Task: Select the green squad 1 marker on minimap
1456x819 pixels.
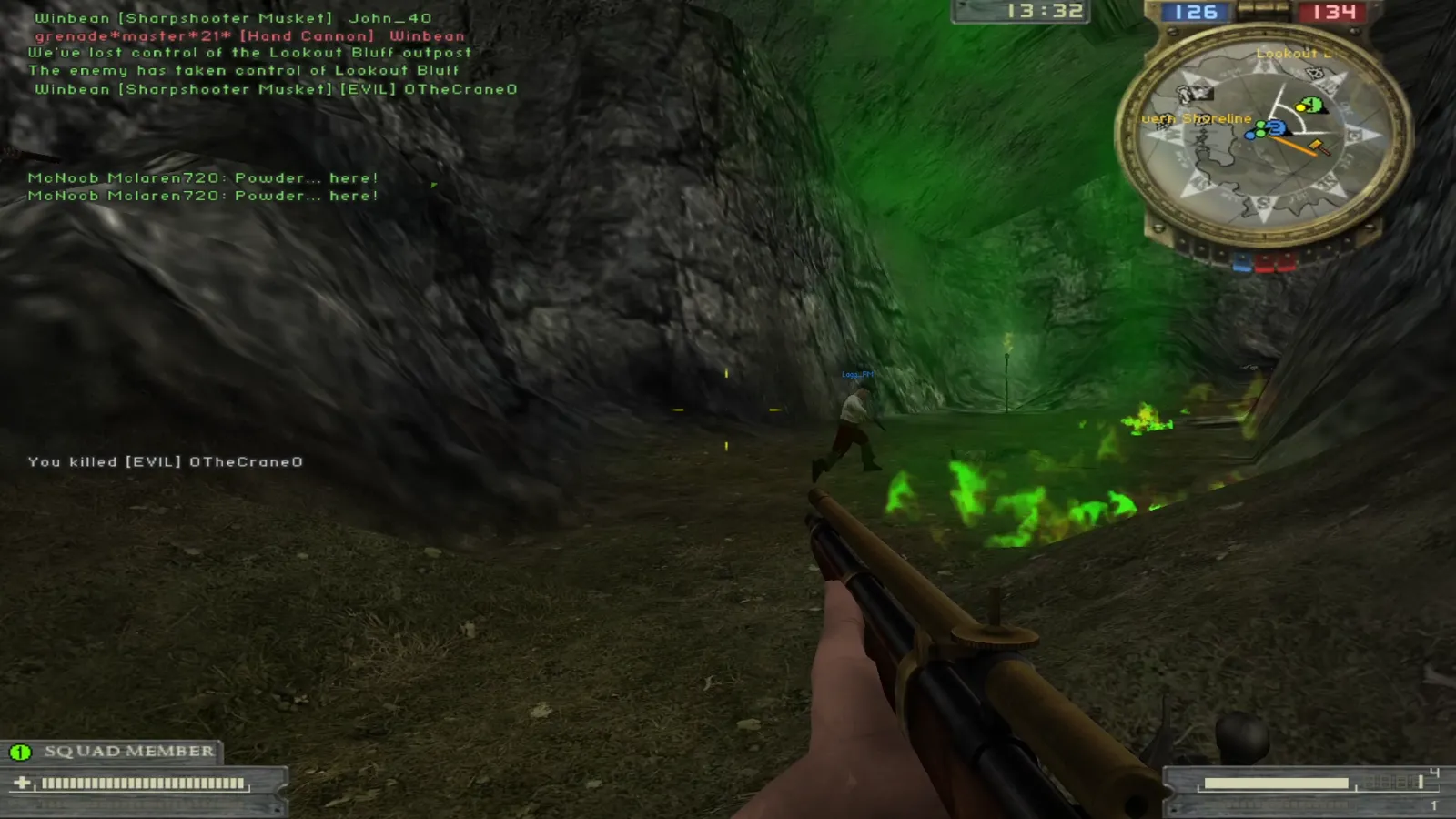Action: pyautogui.click(x=1311, y=105)
